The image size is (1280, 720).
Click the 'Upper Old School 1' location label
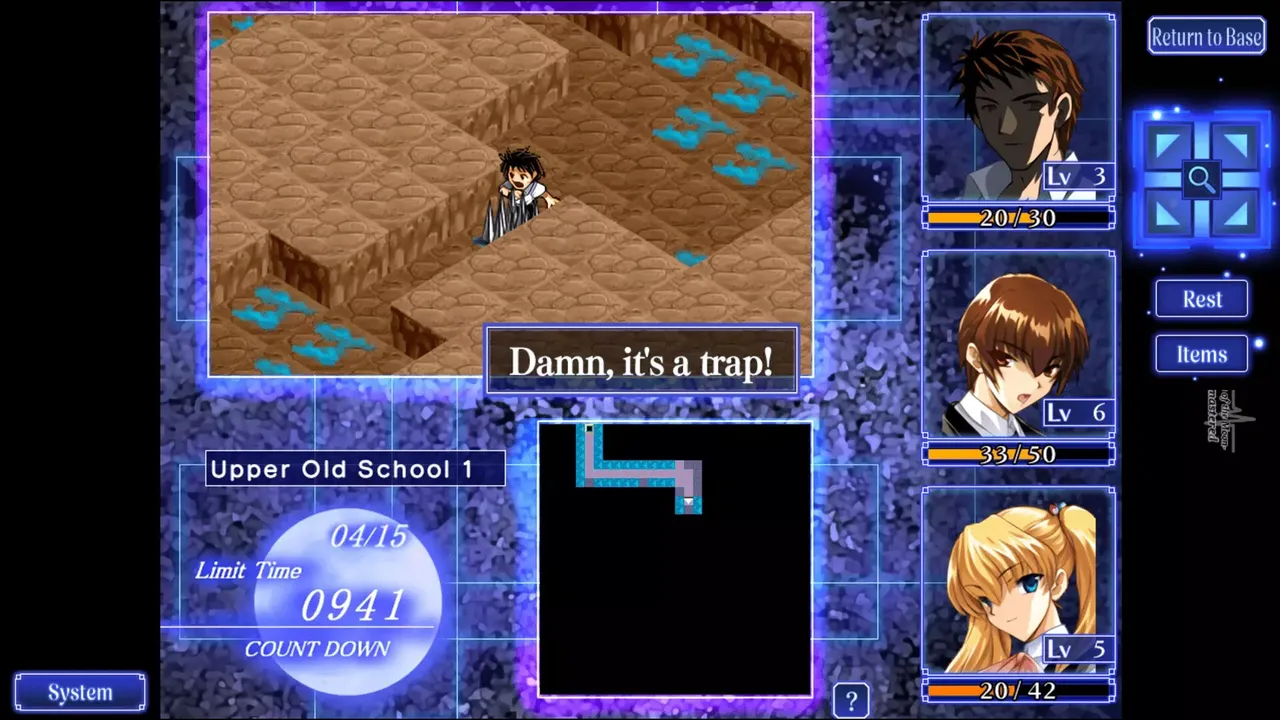tap(354, 469)
